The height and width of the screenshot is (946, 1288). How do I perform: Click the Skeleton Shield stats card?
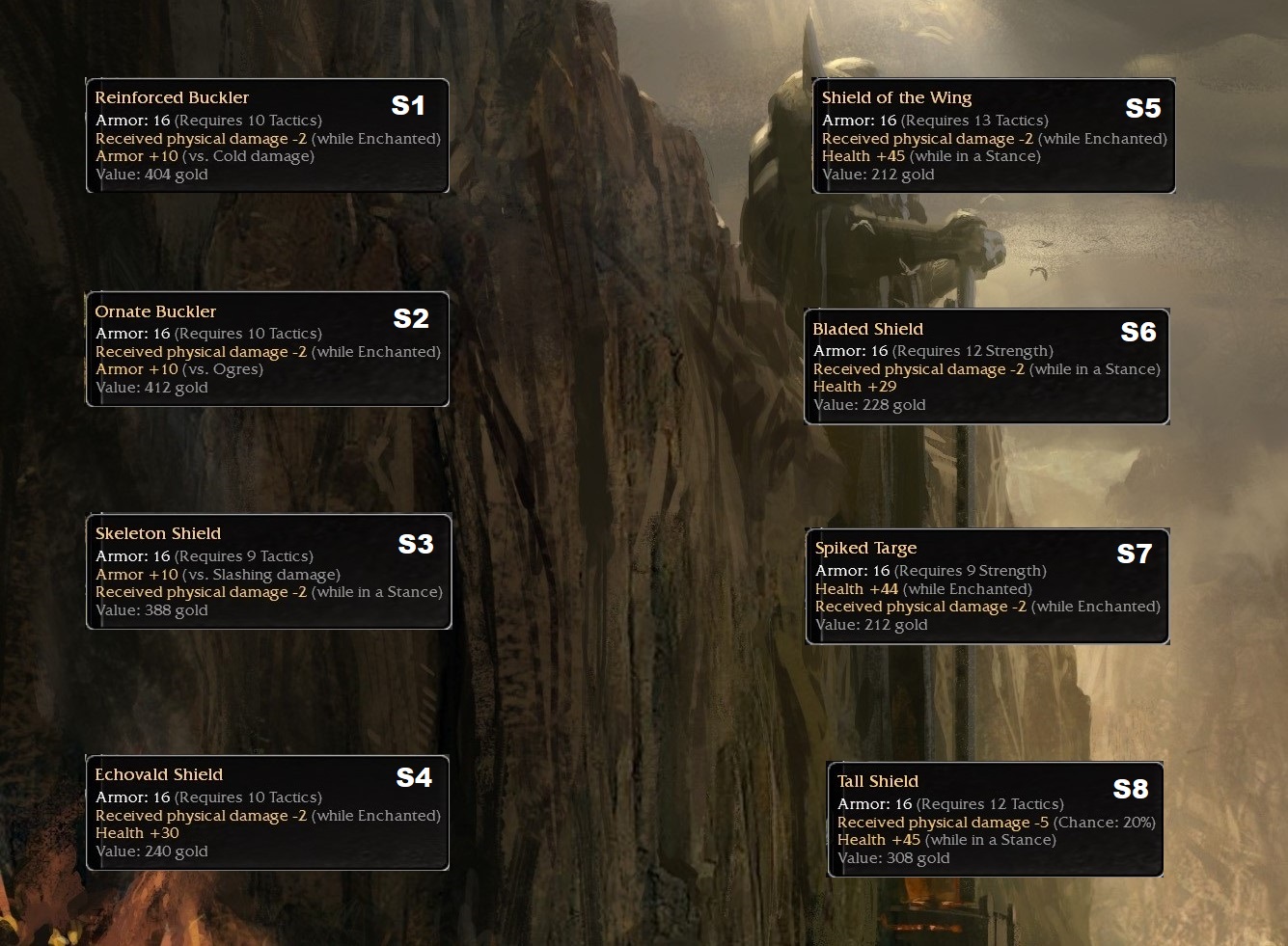click(x=268, y=572)
